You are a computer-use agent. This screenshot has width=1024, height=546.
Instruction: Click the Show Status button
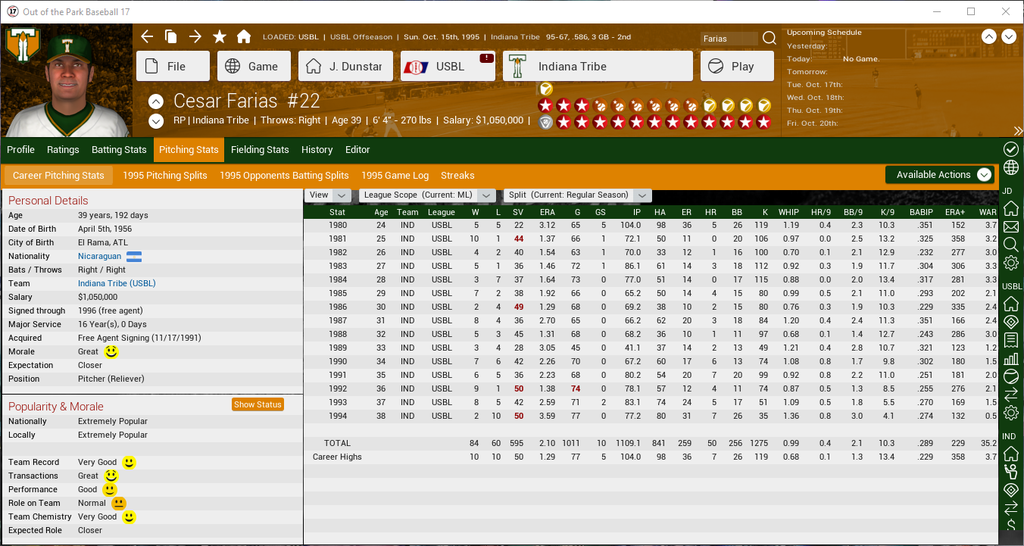click(x=258, y=405)
